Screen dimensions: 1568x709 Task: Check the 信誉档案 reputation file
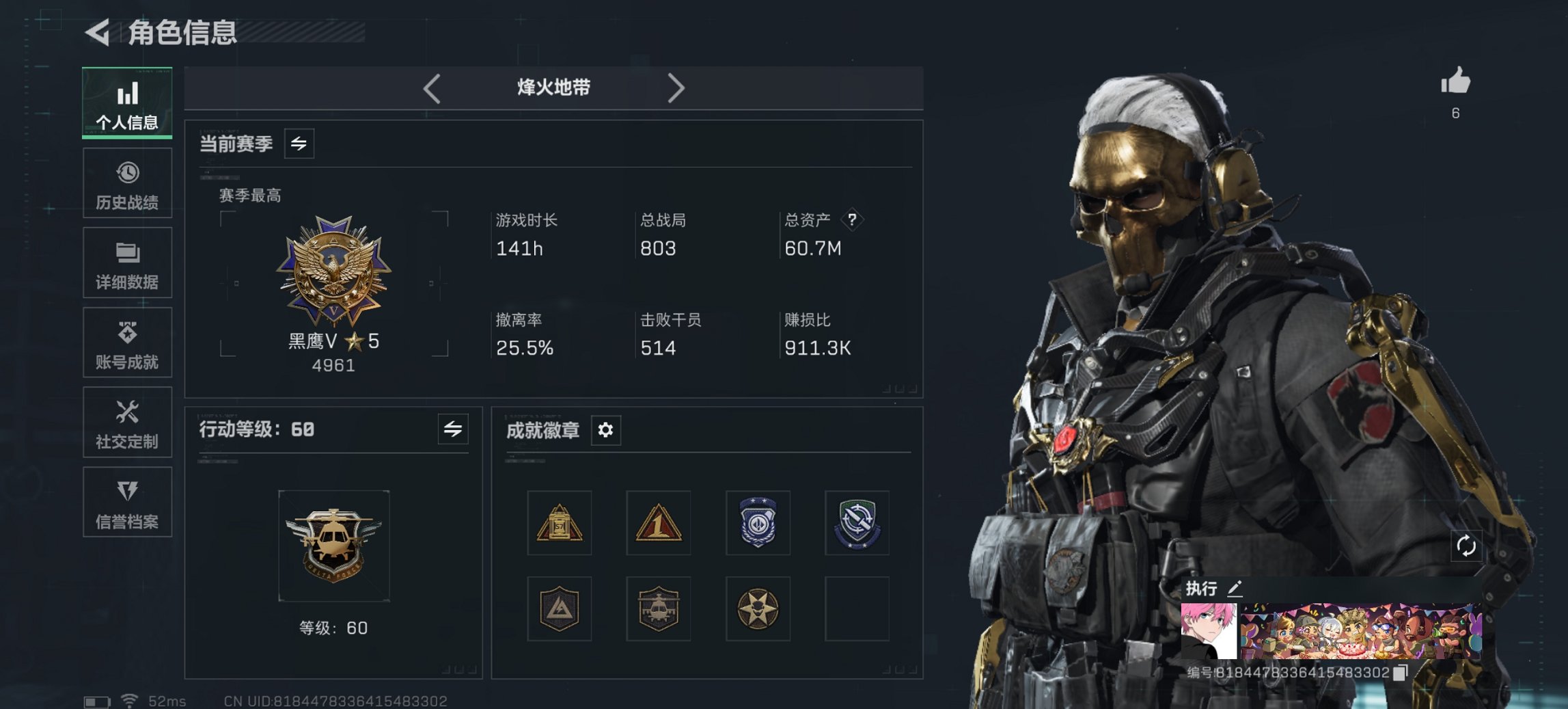pos(127,503)
